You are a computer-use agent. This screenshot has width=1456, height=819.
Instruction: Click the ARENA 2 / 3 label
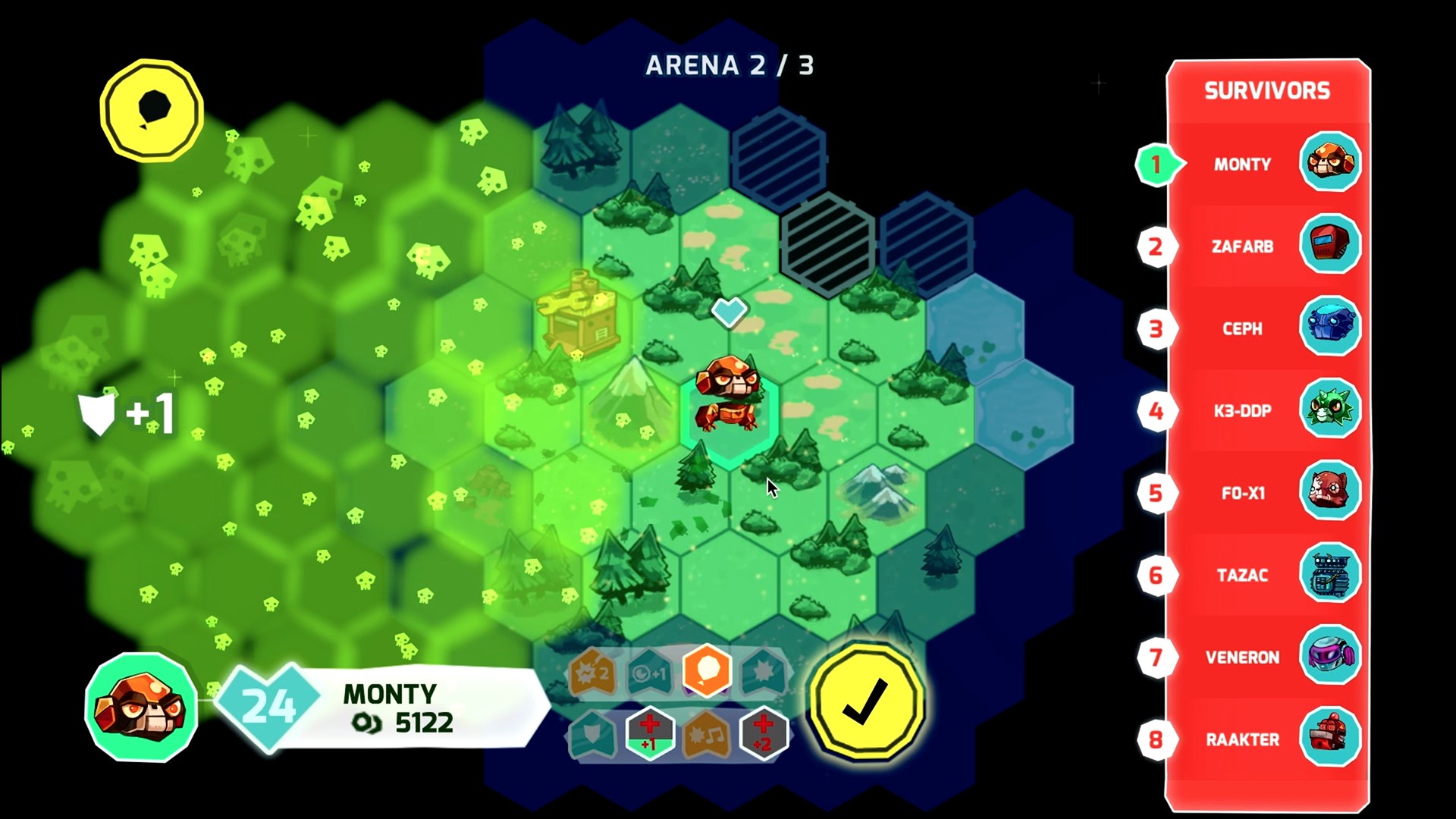[729, 67]
